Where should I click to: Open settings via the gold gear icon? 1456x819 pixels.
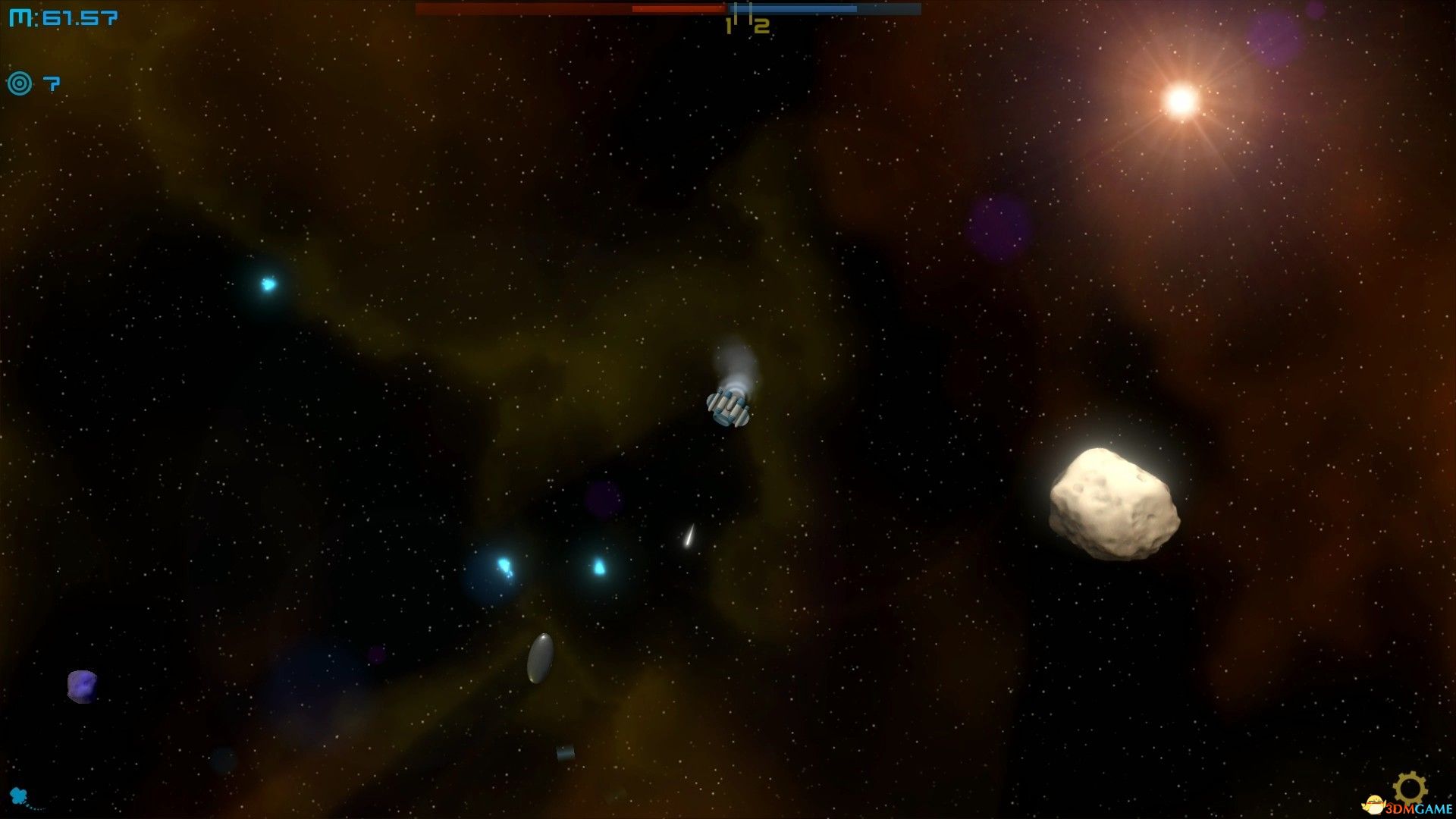(1410, 788)
